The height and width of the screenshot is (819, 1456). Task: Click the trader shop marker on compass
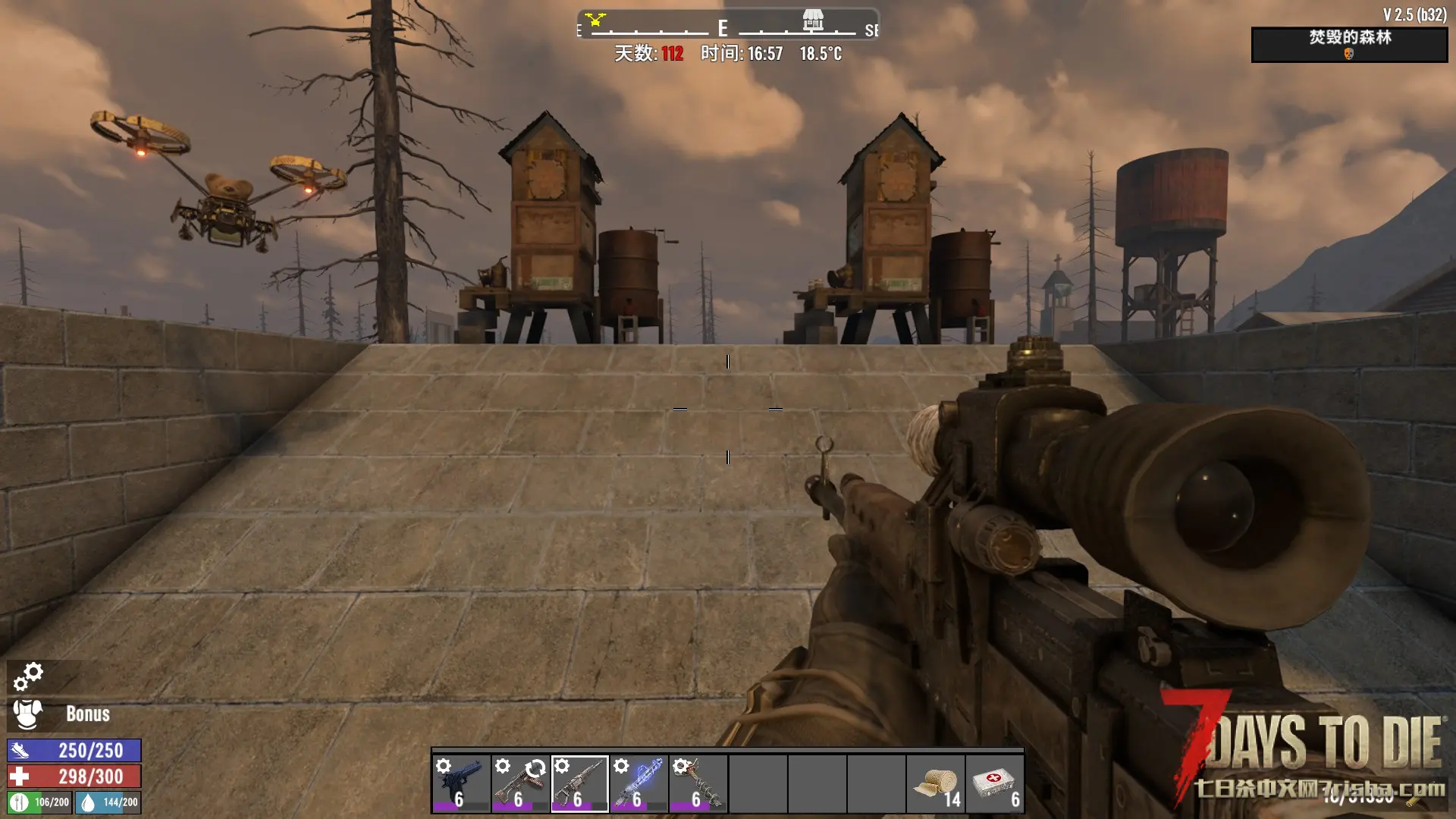coord(813,20)
